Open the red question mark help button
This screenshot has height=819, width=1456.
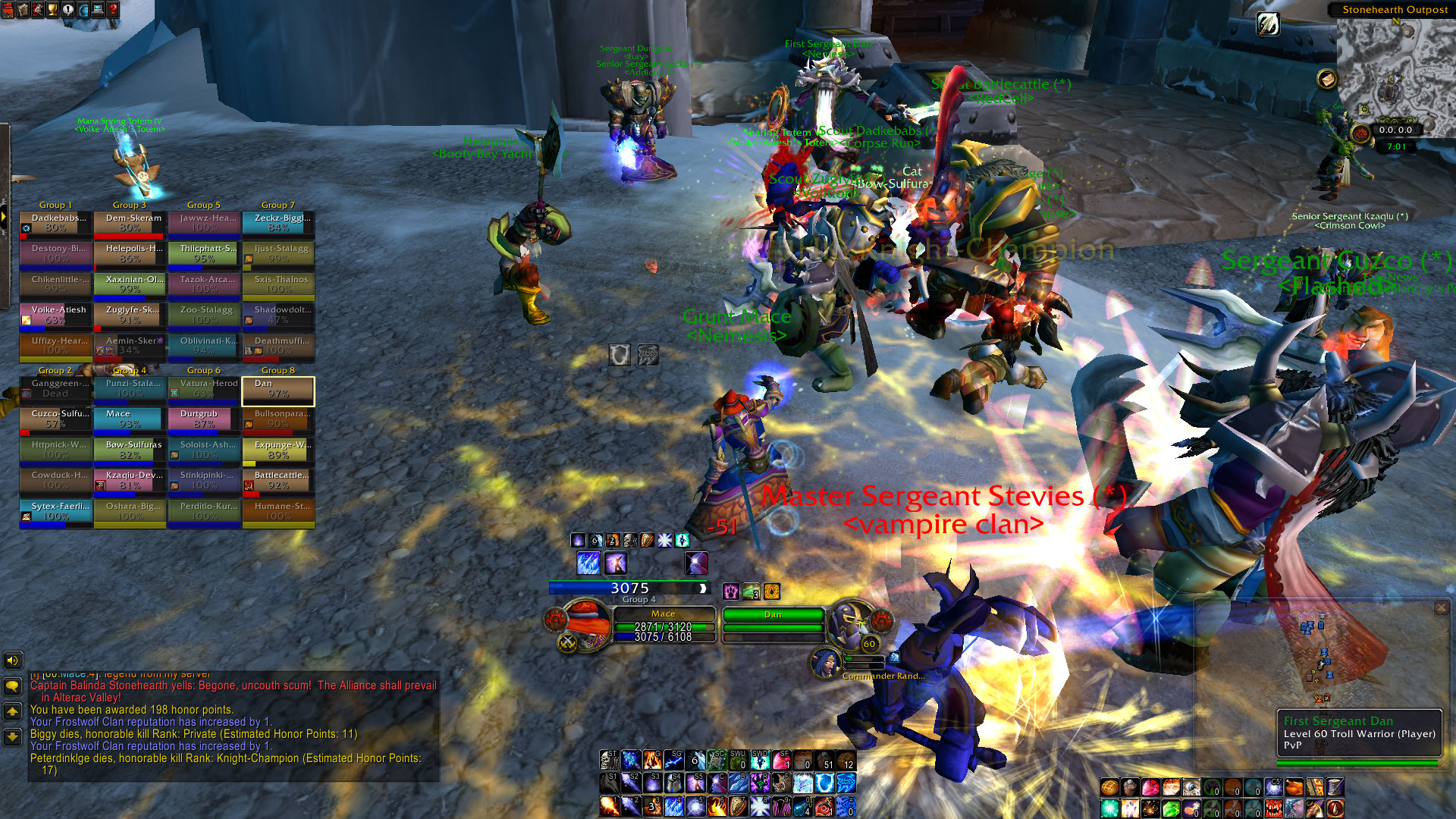113,10
